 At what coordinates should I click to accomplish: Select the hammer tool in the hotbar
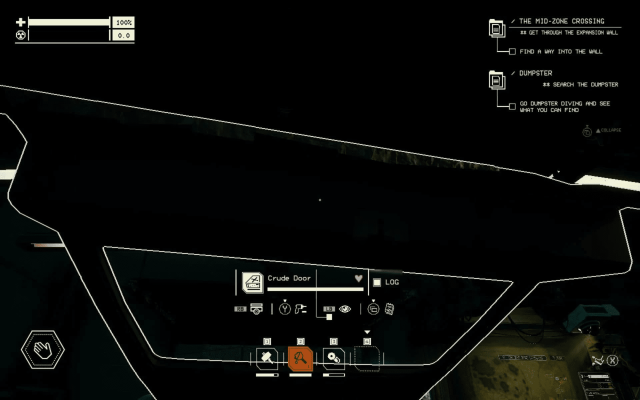(x=267, y=357)
